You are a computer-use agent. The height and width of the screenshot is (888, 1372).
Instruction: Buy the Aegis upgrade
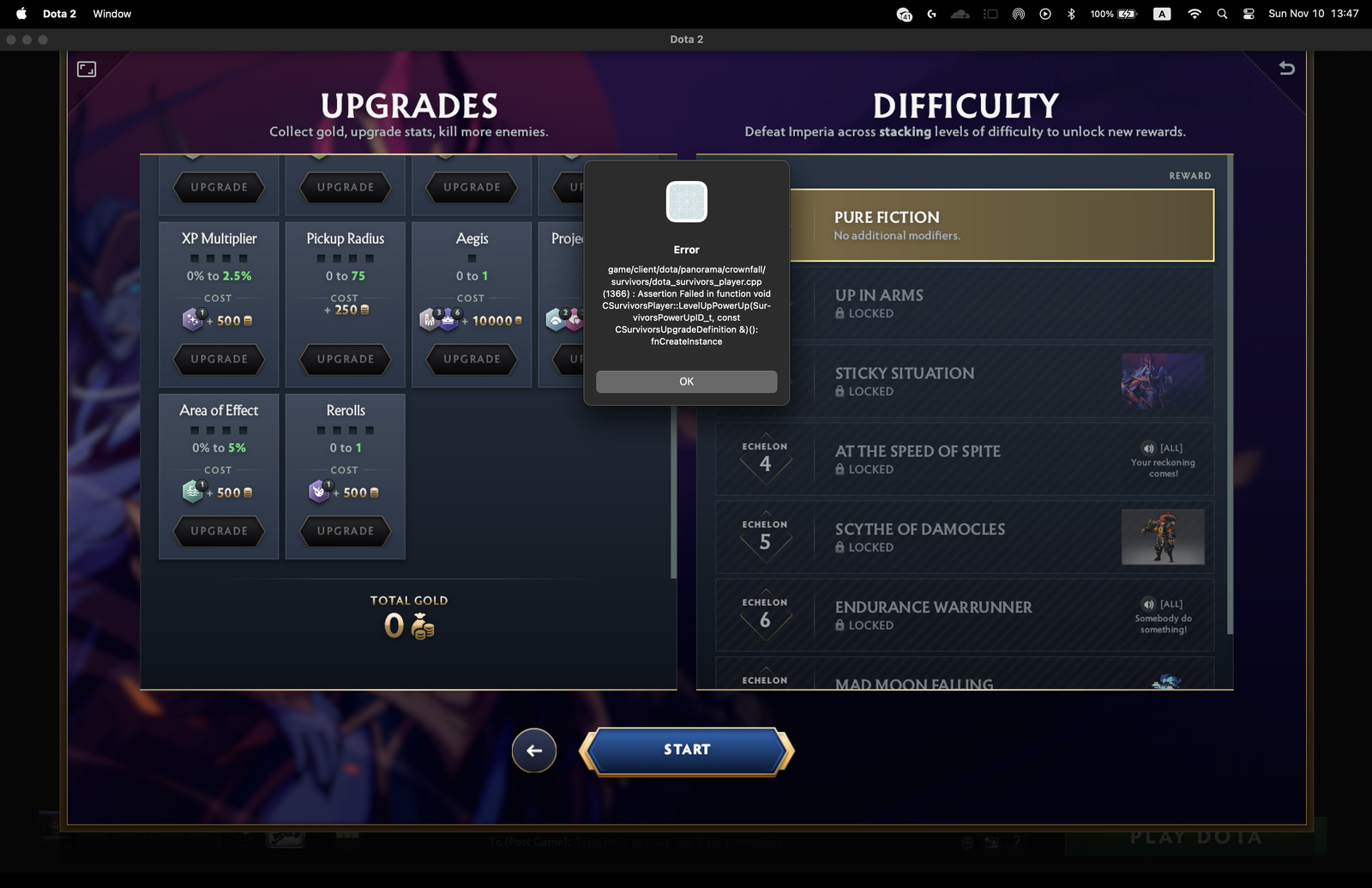point(472,359)
